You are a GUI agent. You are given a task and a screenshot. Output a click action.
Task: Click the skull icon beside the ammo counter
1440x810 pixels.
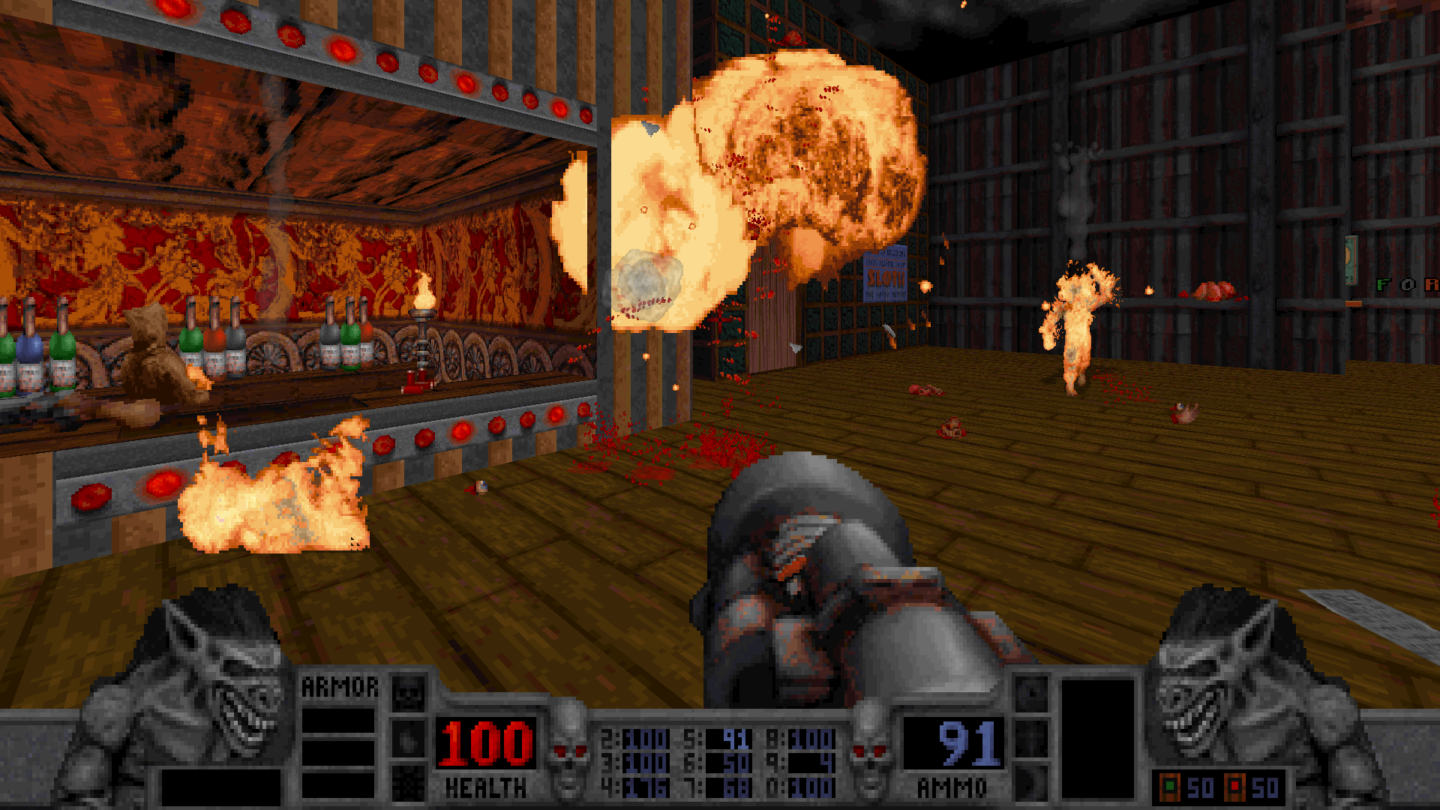867,751
